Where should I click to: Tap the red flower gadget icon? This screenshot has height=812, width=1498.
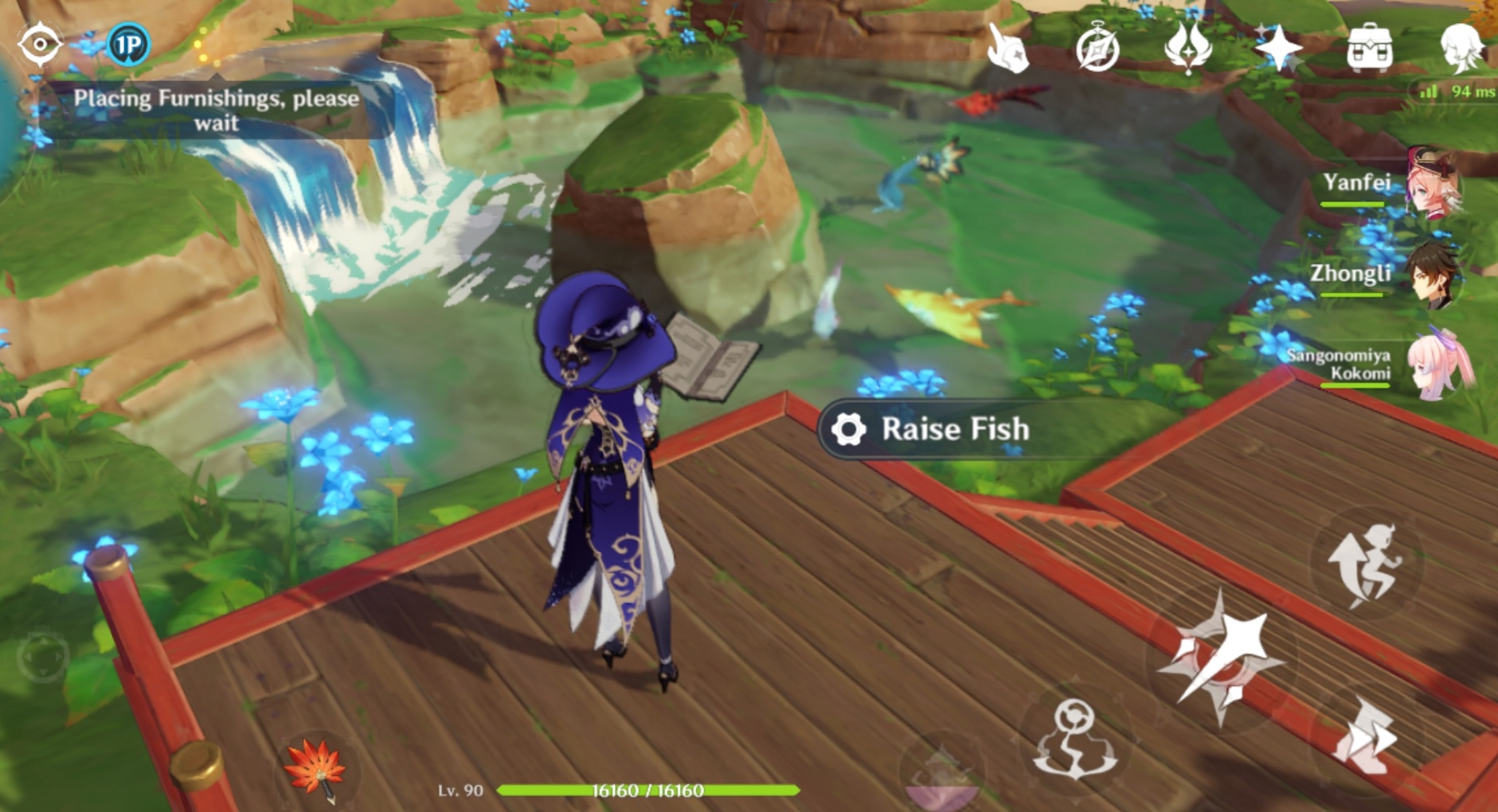click(x=318, y=771)
